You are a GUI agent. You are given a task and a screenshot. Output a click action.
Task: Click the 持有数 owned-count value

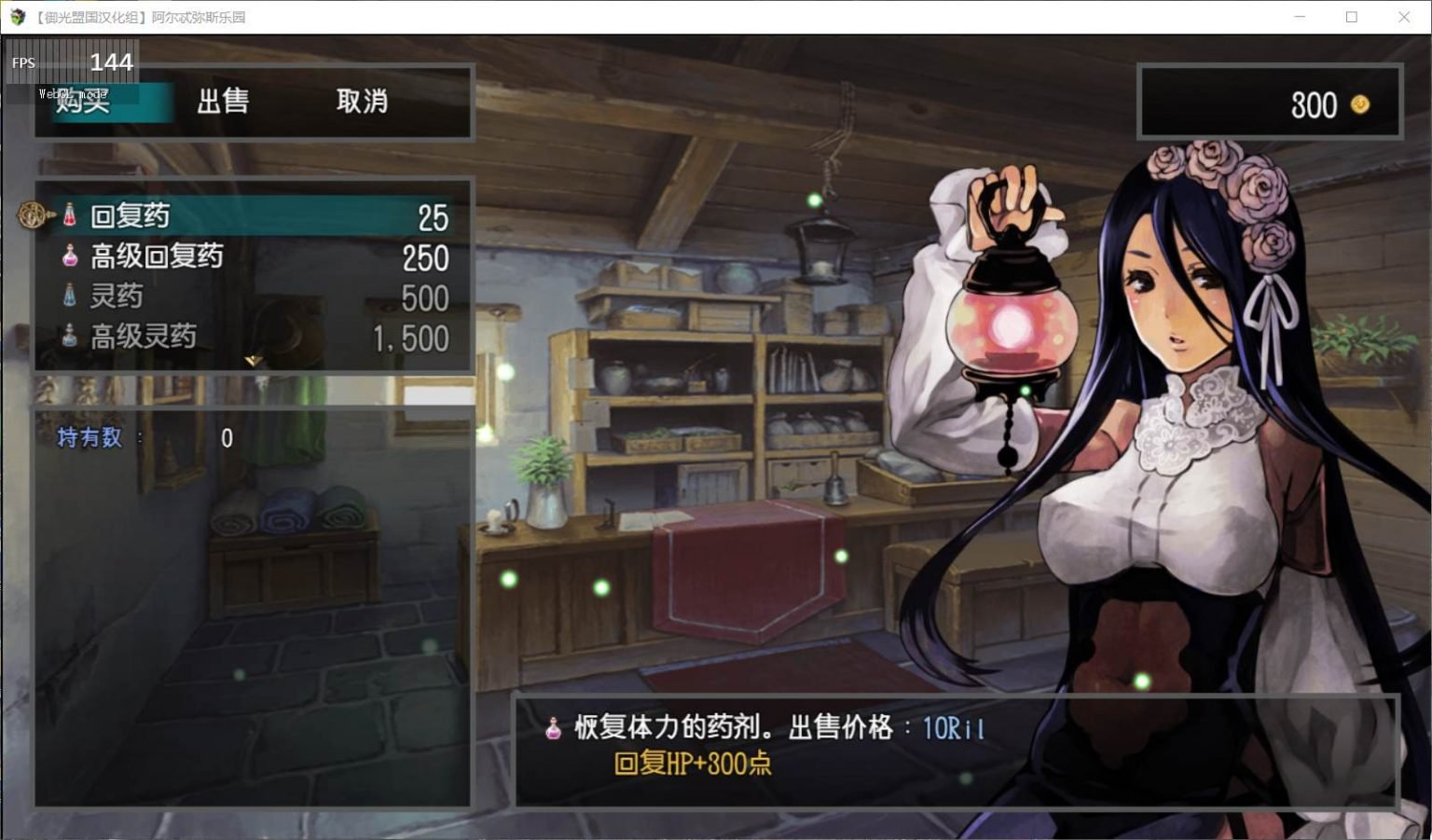(x=226, y=438)
